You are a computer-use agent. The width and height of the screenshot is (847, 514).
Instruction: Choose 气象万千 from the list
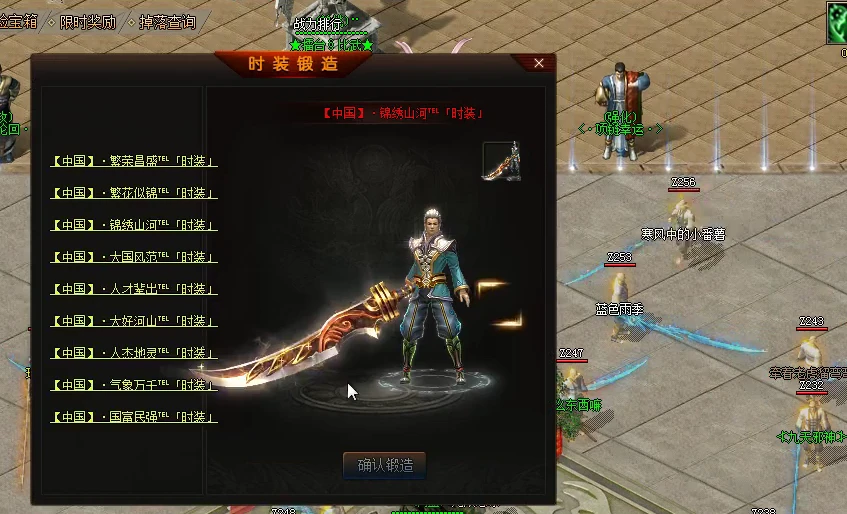click(134, 385)
